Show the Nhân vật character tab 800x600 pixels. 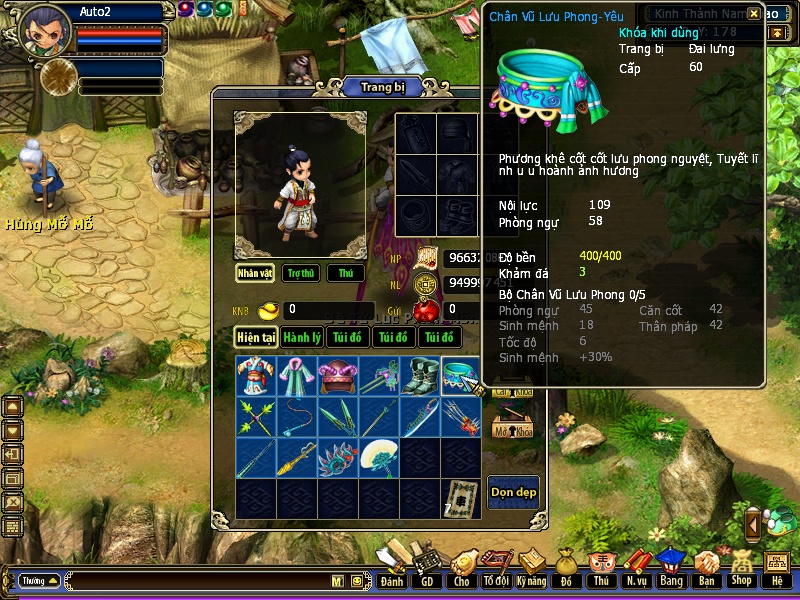point(255,273)
